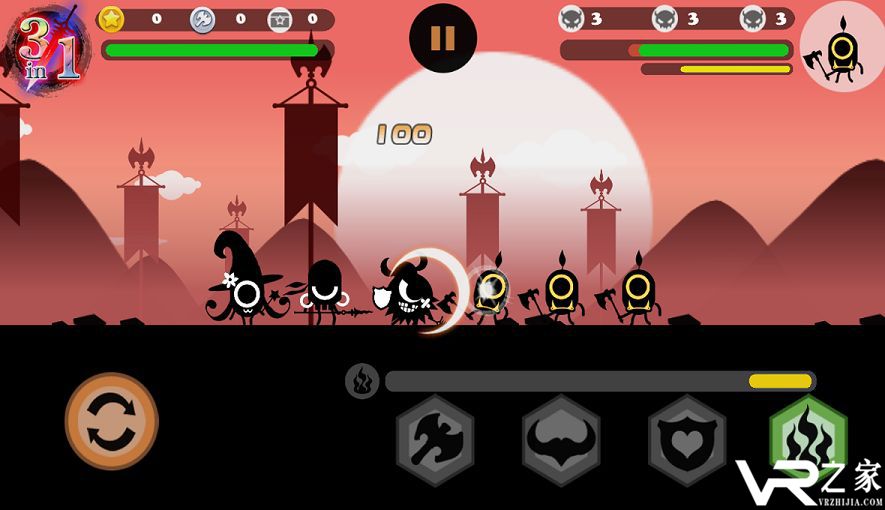
Task: Tap the orange swap character button
Action: coord(112,421)
